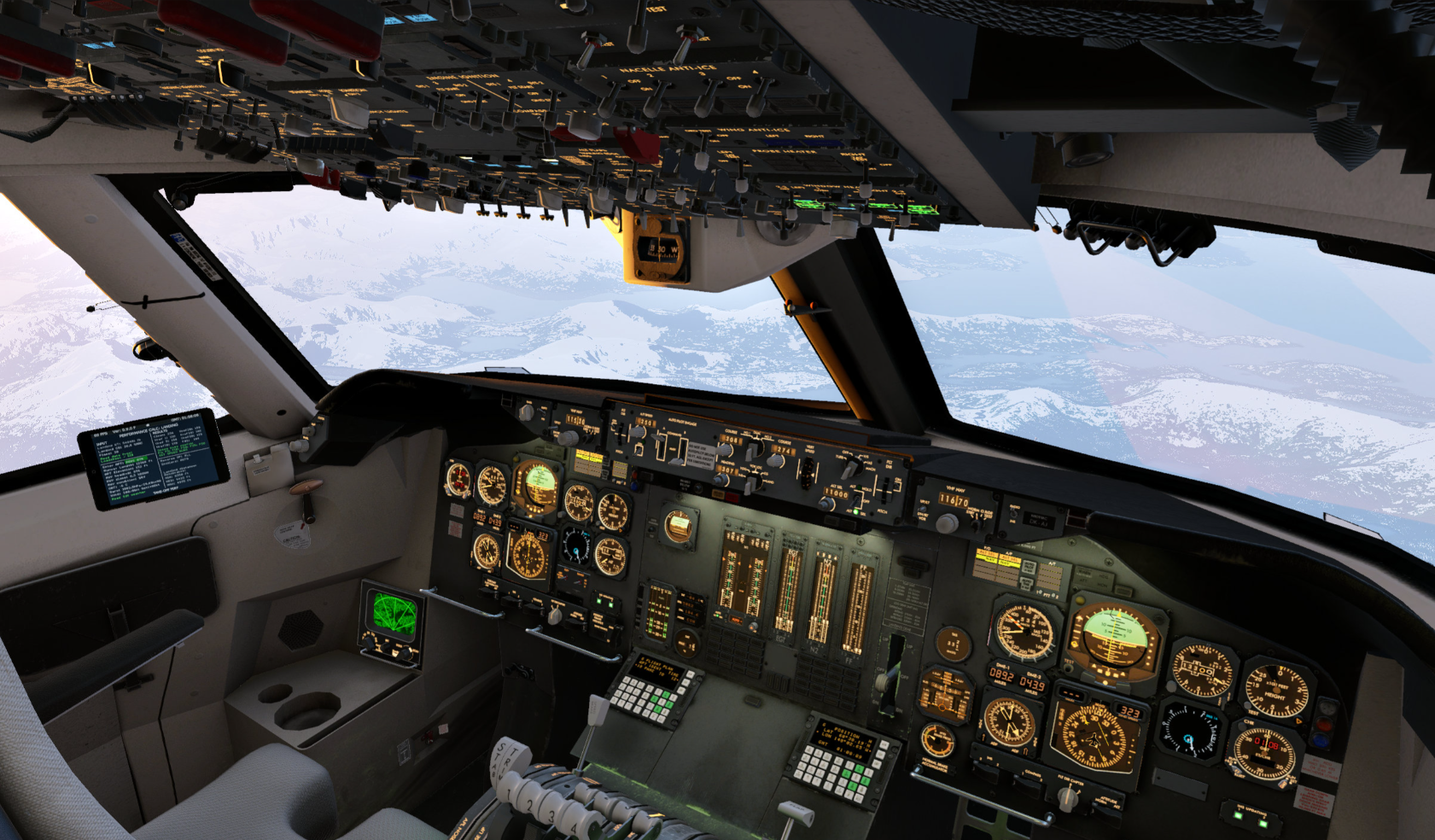1435x840 pixels.
Task: Click the speed select knob under 250
Action: (x=637, y=433)
